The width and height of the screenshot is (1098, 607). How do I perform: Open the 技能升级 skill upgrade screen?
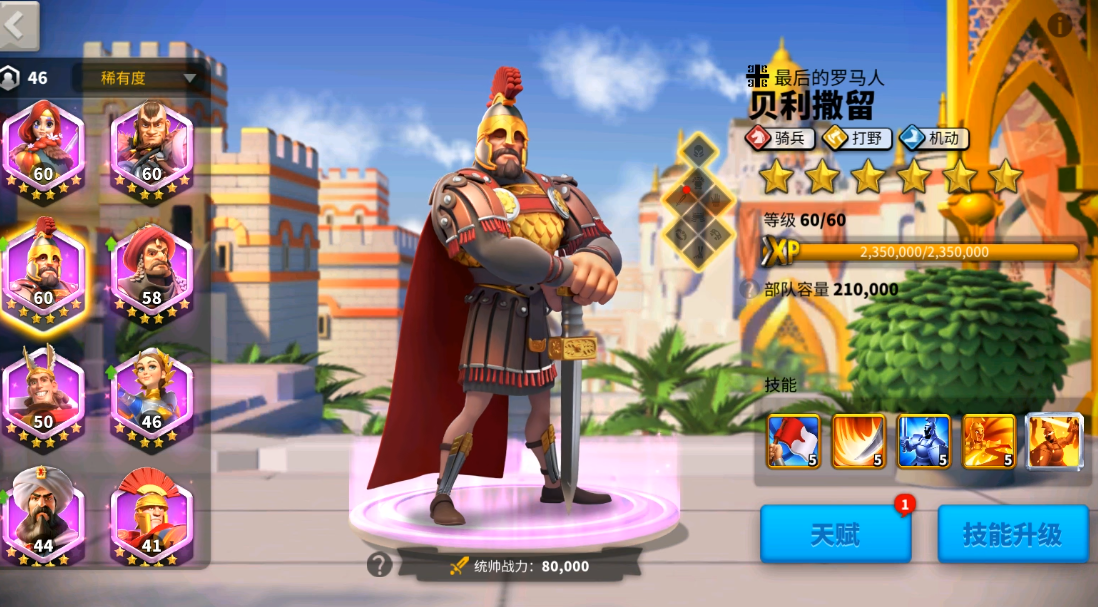[x=1012, y=534]
